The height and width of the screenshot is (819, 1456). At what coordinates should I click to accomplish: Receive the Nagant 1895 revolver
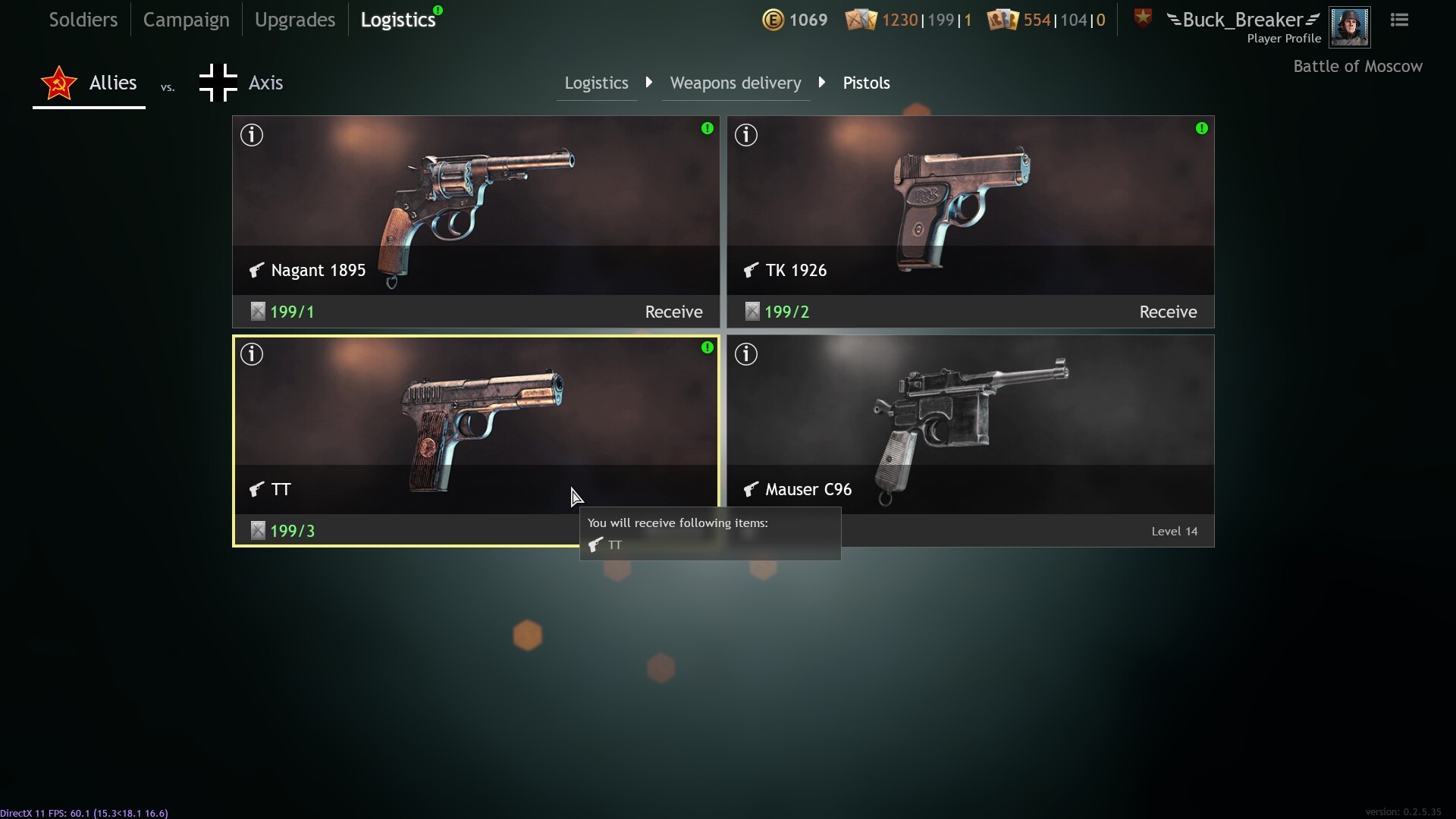pos(673,312)
